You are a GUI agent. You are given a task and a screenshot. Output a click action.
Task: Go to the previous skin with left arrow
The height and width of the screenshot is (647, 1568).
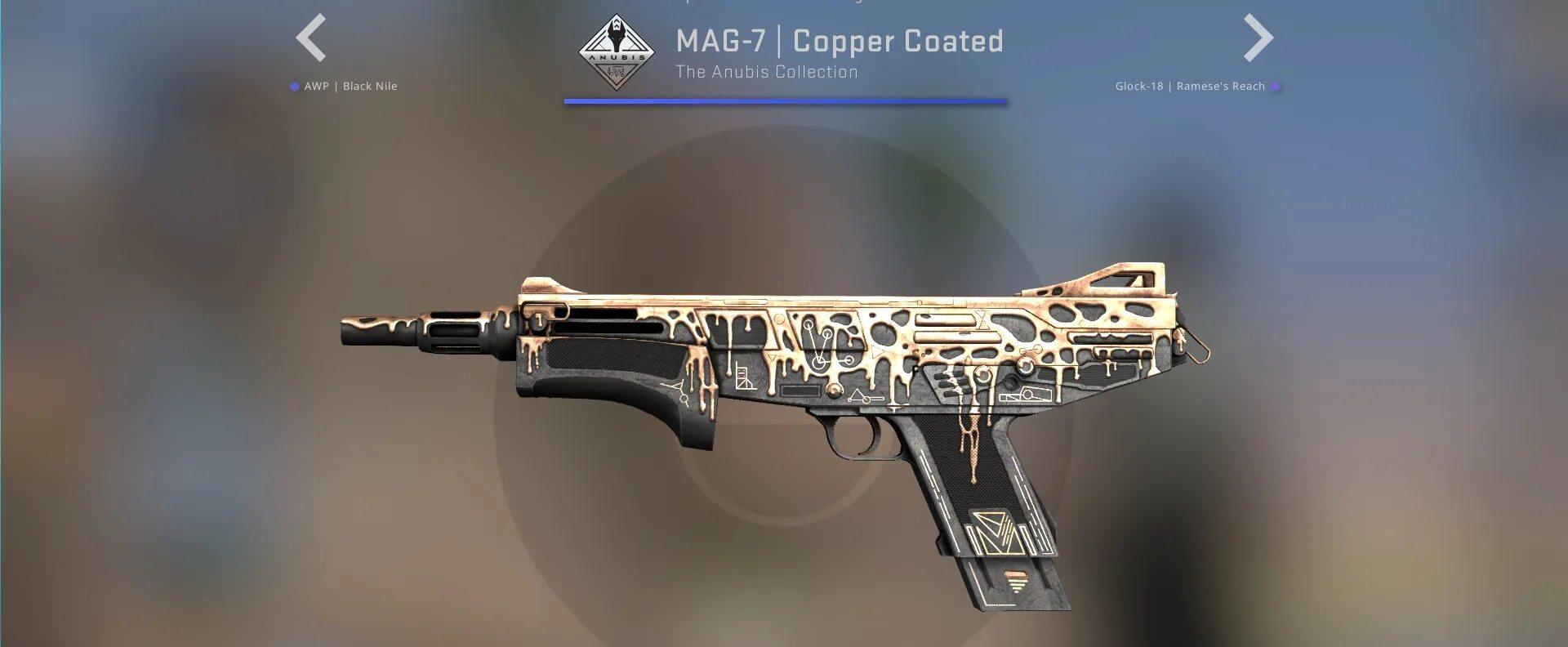pyautogui.click(x=311, y=38)
